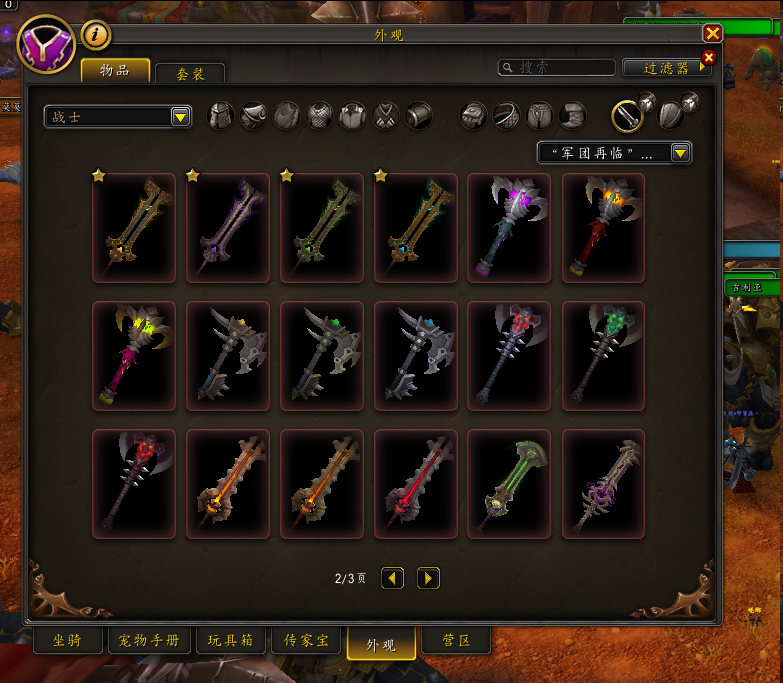783x683 pixels.
Task: Select the gloves slot icon
Action: (473, 116)
